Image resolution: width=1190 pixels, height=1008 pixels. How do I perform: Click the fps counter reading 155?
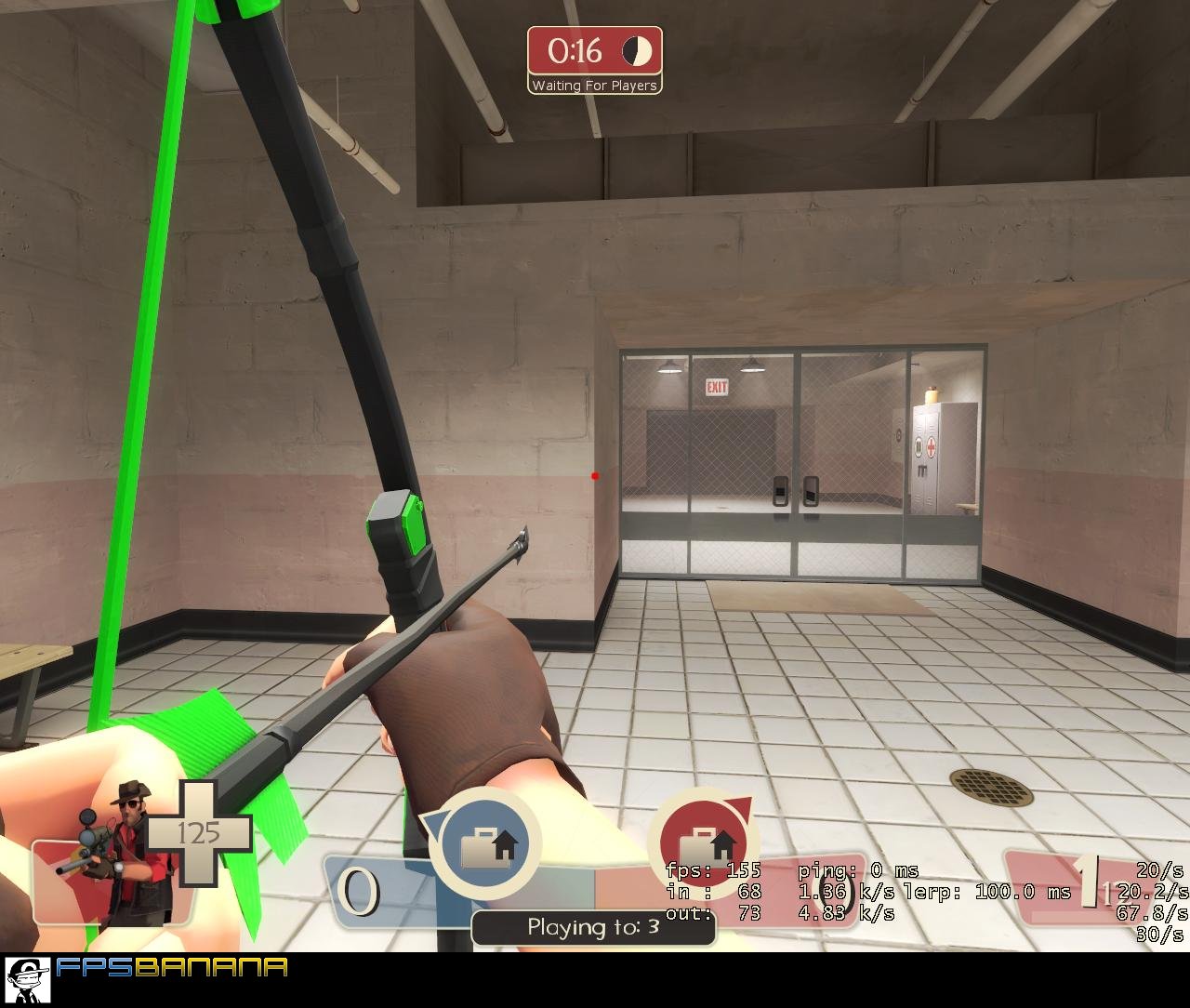pos(743,871)
